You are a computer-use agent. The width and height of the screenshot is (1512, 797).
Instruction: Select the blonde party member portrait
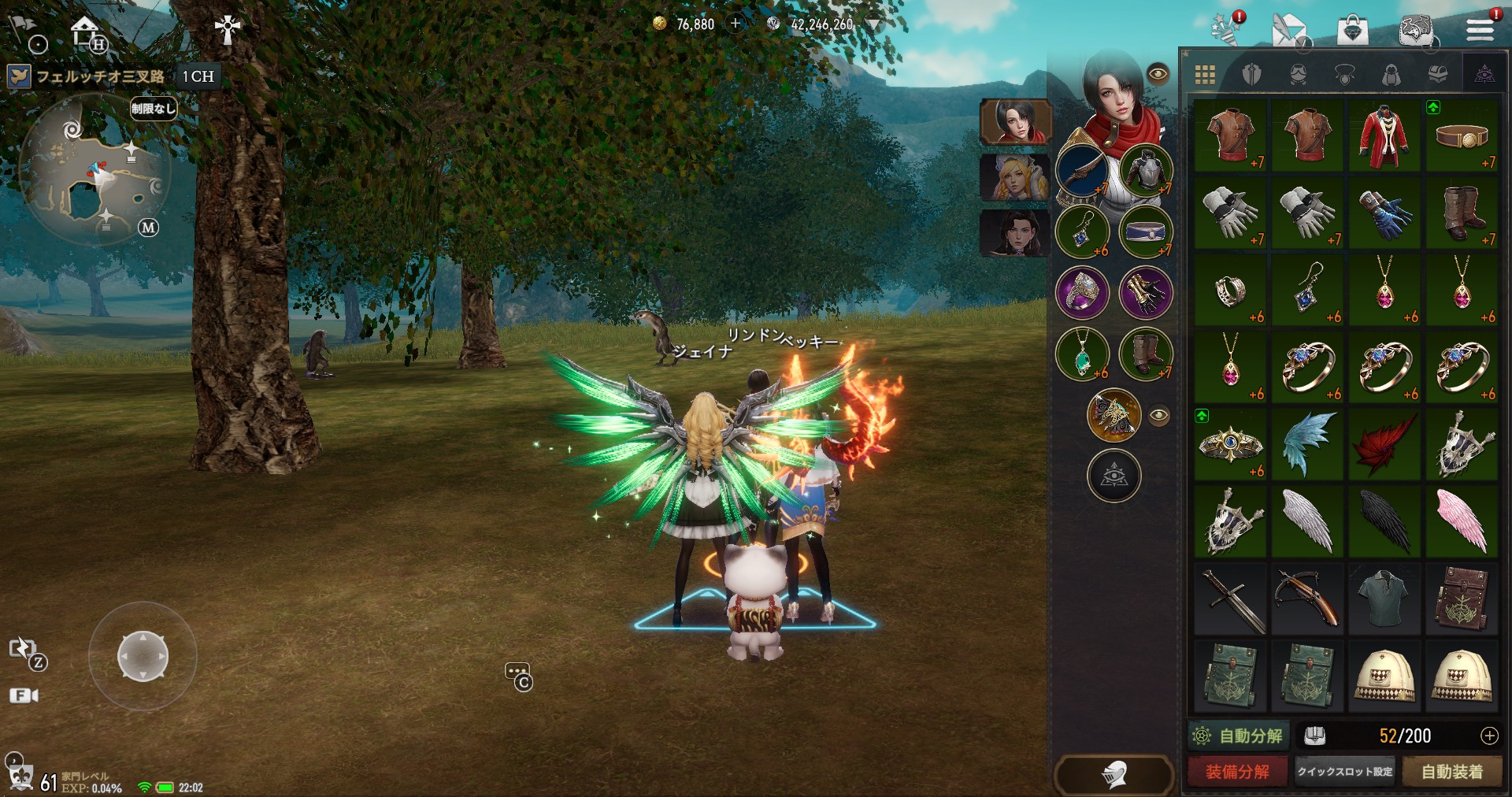(1014, 177)
